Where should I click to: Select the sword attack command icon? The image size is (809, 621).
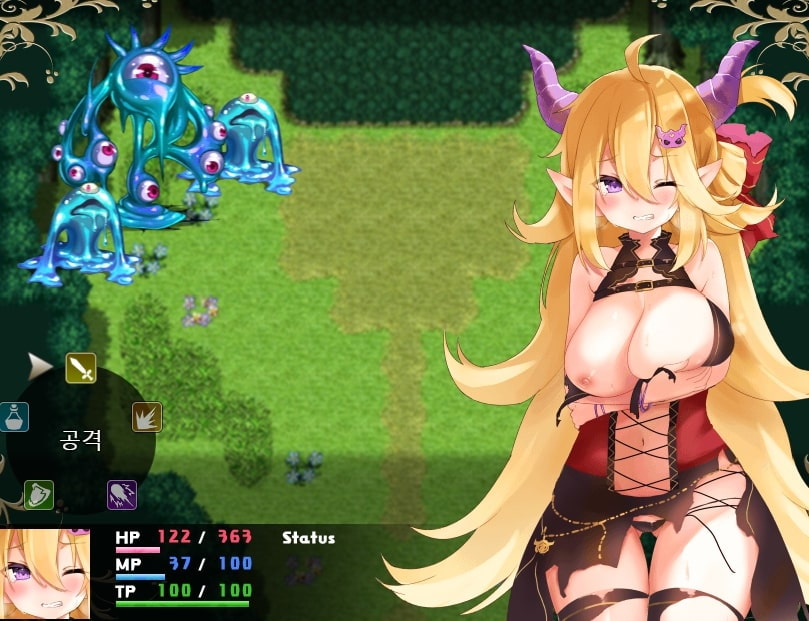[81, 368]
